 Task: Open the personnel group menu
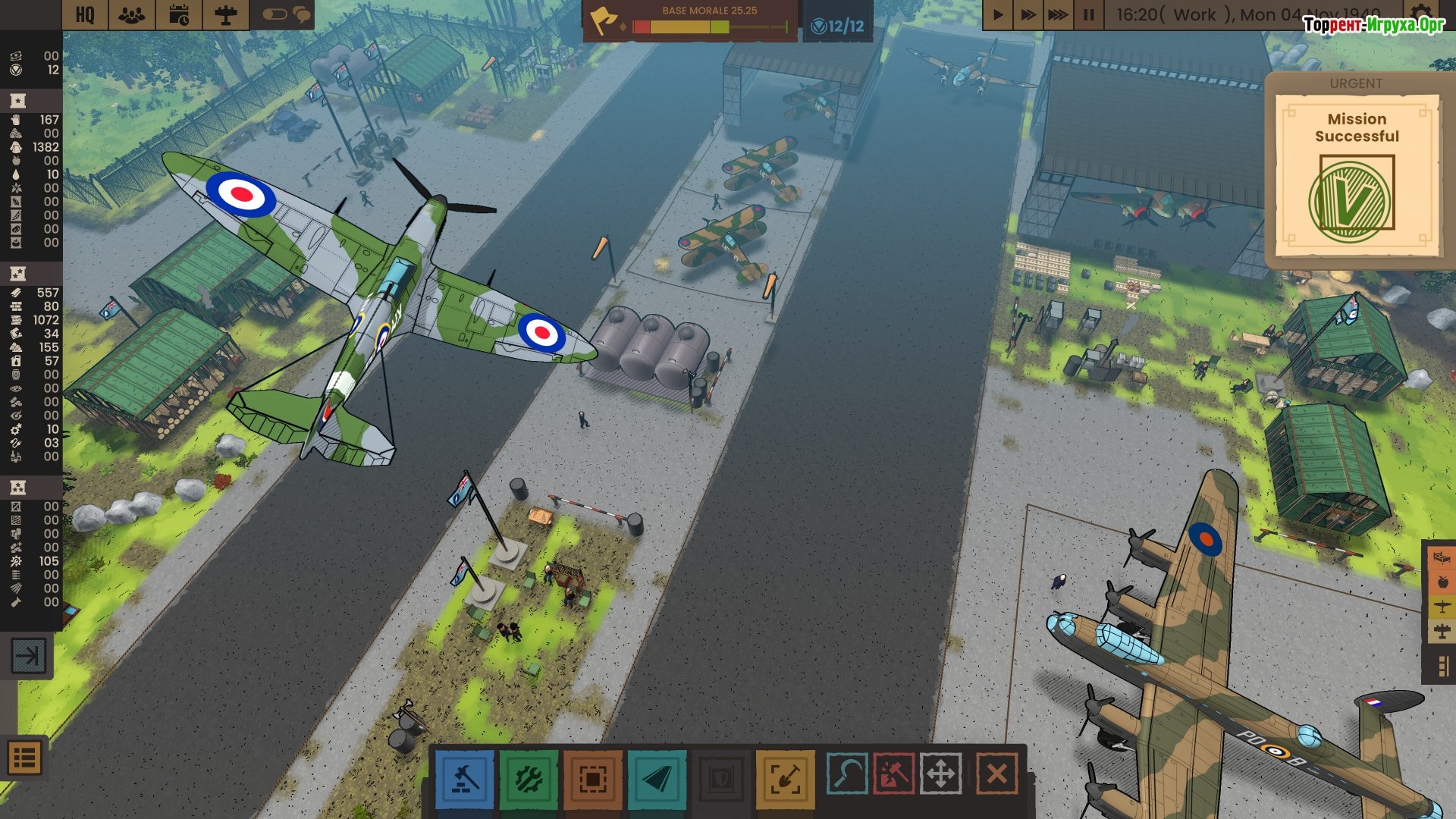pyautogui.click(x=132, y=14)
